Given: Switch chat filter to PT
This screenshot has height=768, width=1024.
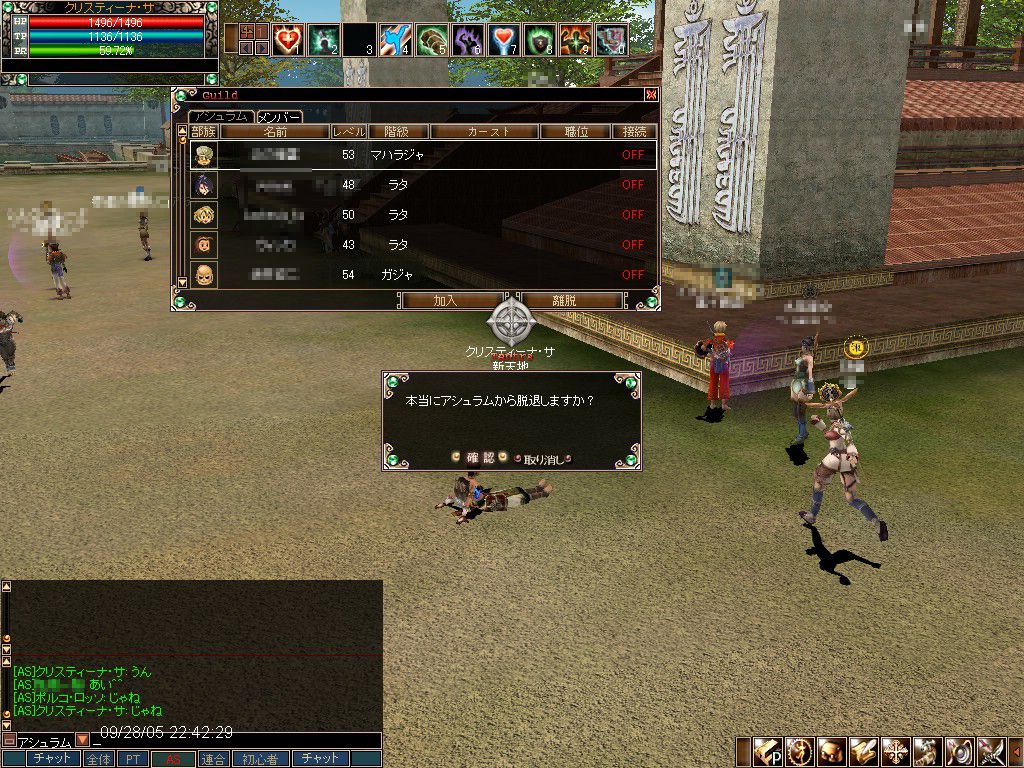Looking at the screenshot, I should point(132,759).
